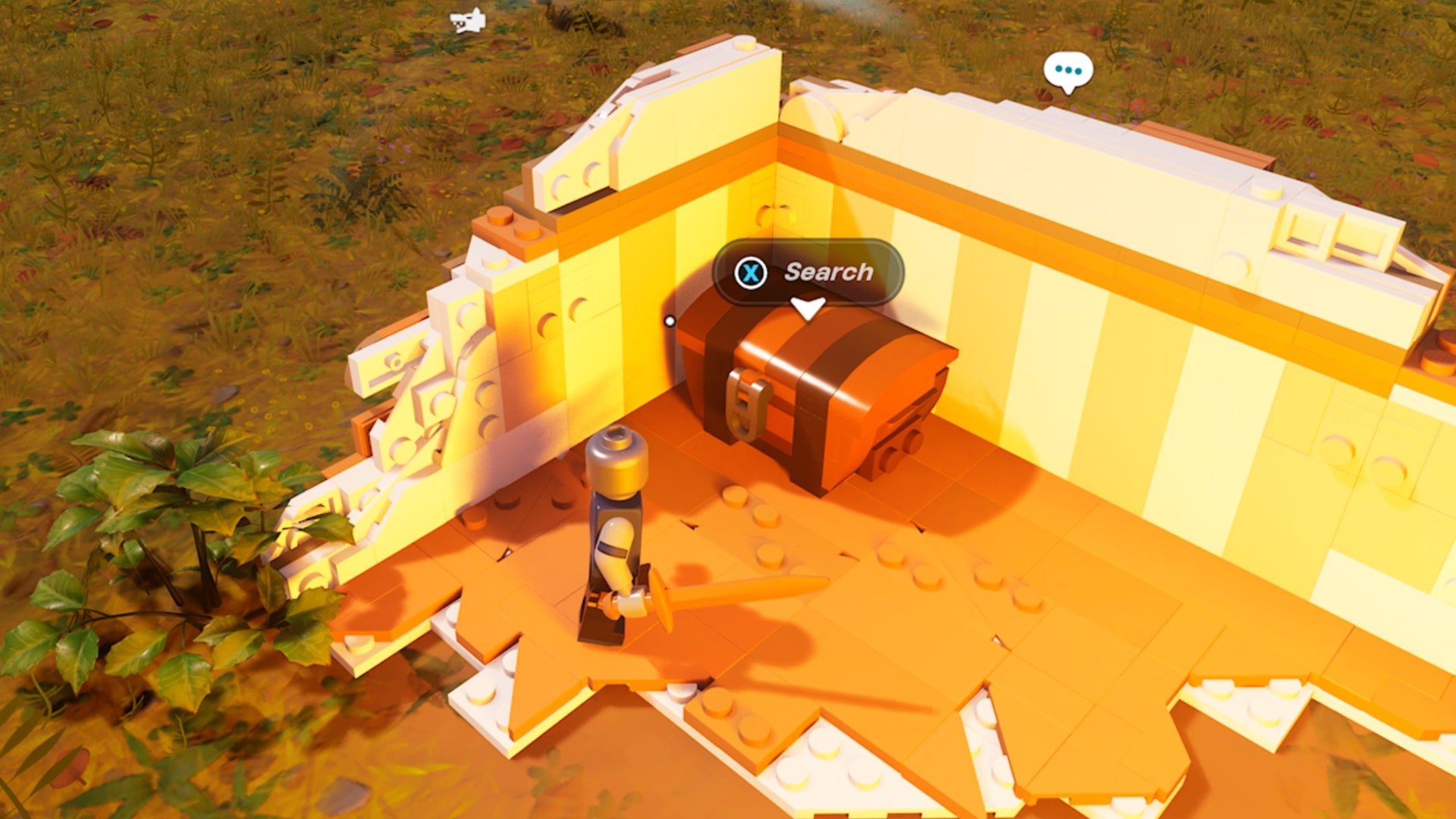Click the X button in the Search prompt

click(x=751, y=274)
